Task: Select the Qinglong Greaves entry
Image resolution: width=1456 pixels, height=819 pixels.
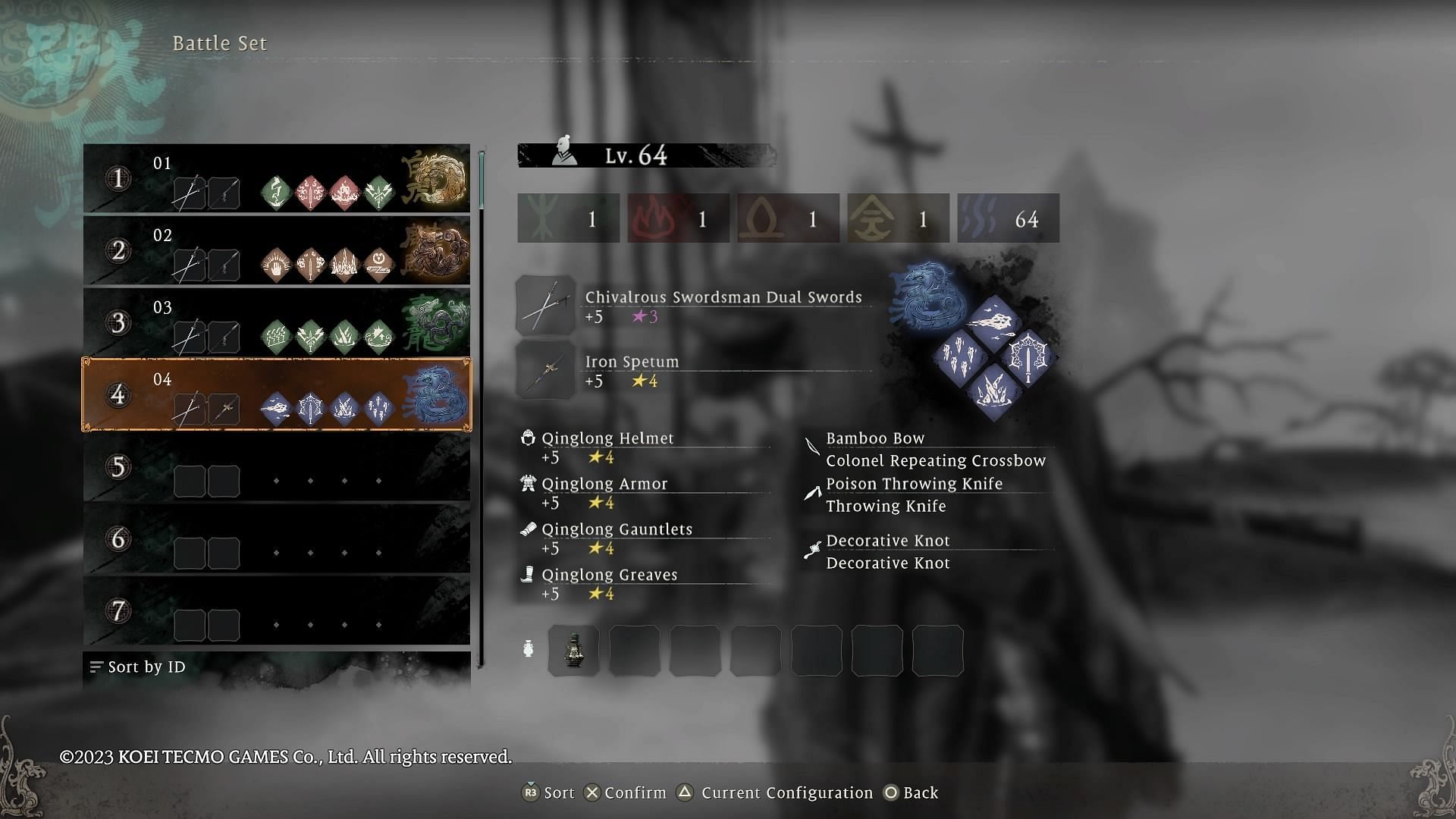Action: (609, 575)
